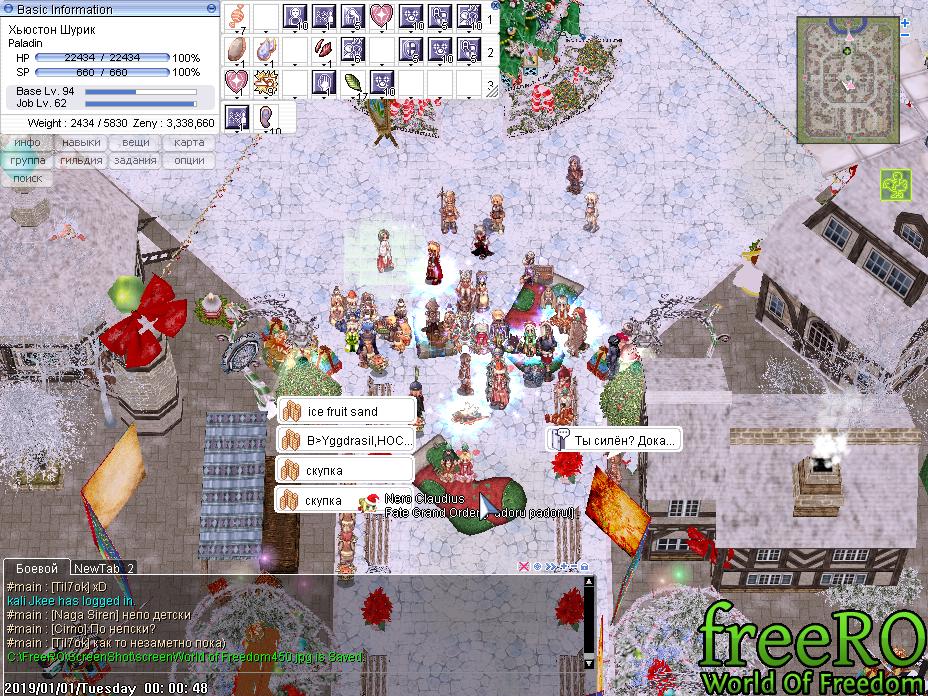Open the ice fruit sand shop

[x=345, y=411]
